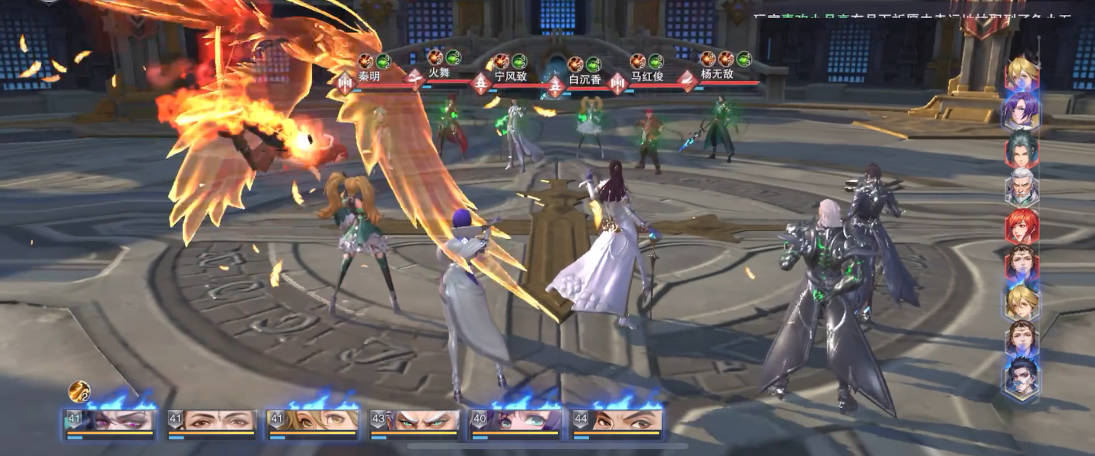
Task: Choose the level 40 hero portrait
Action: [516, 422]
